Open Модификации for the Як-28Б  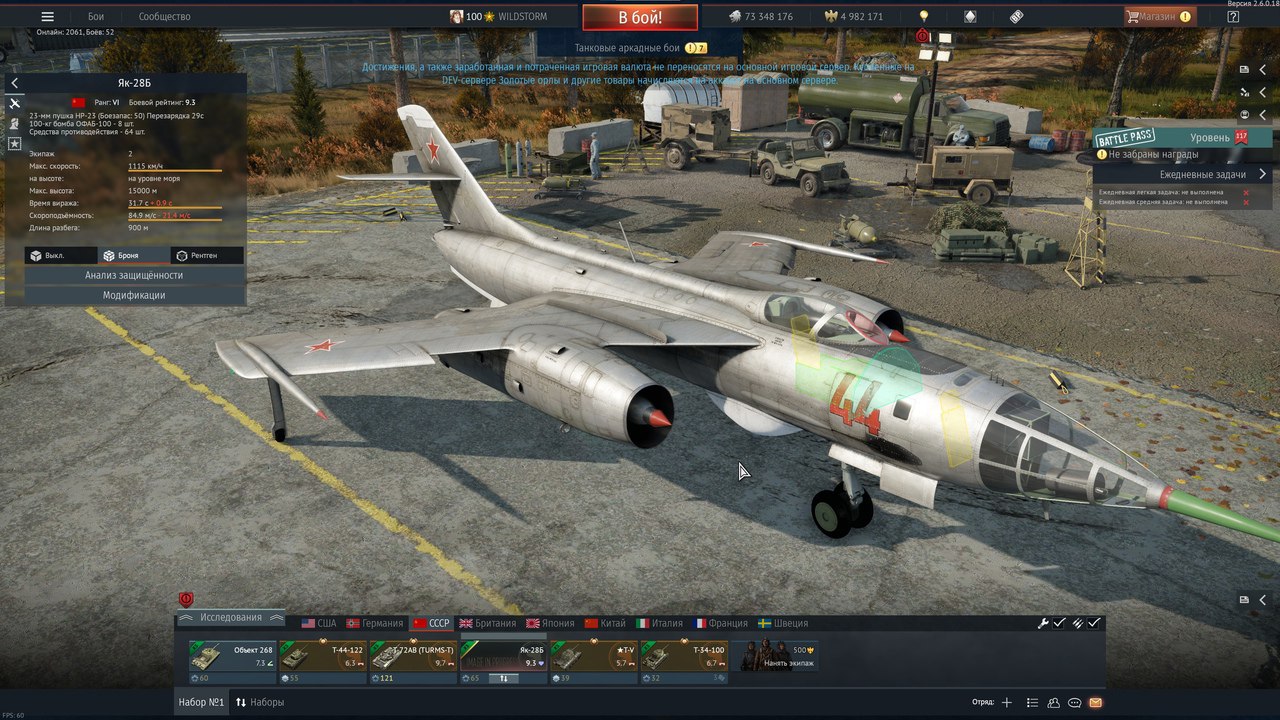pyautogui.click(x=134, y=295)
